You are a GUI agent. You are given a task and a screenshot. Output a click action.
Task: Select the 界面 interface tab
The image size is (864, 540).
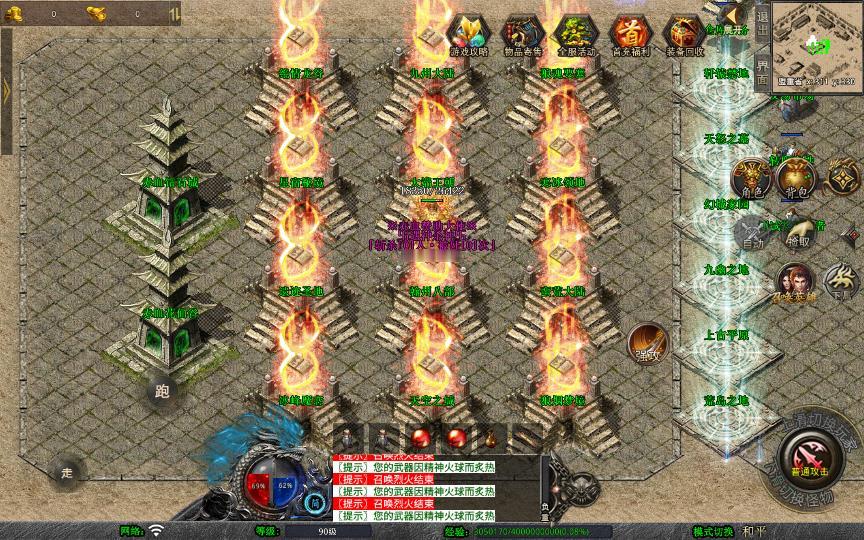762,70
